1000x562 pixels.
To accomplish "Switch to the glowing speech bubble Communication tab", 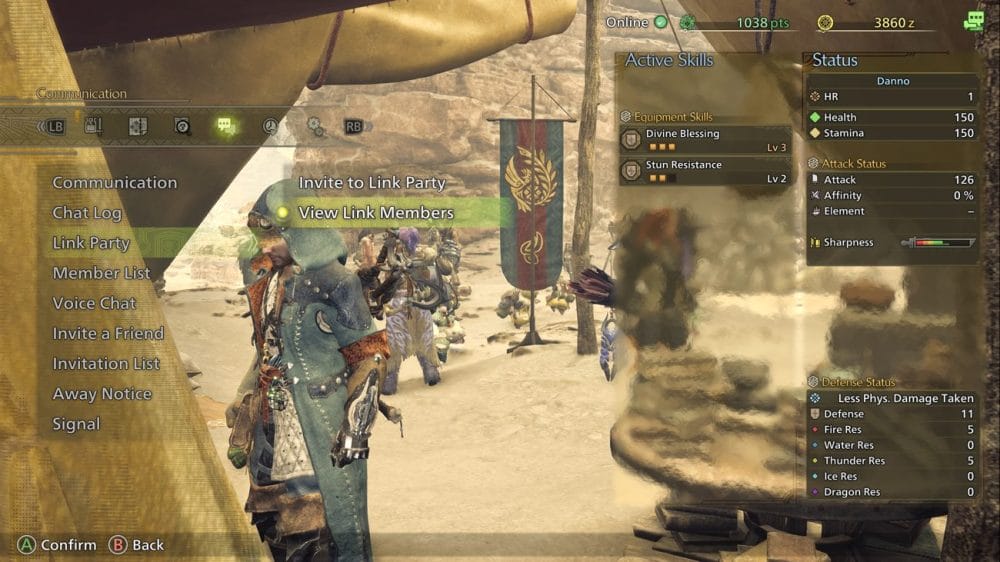I will point(226,127).
